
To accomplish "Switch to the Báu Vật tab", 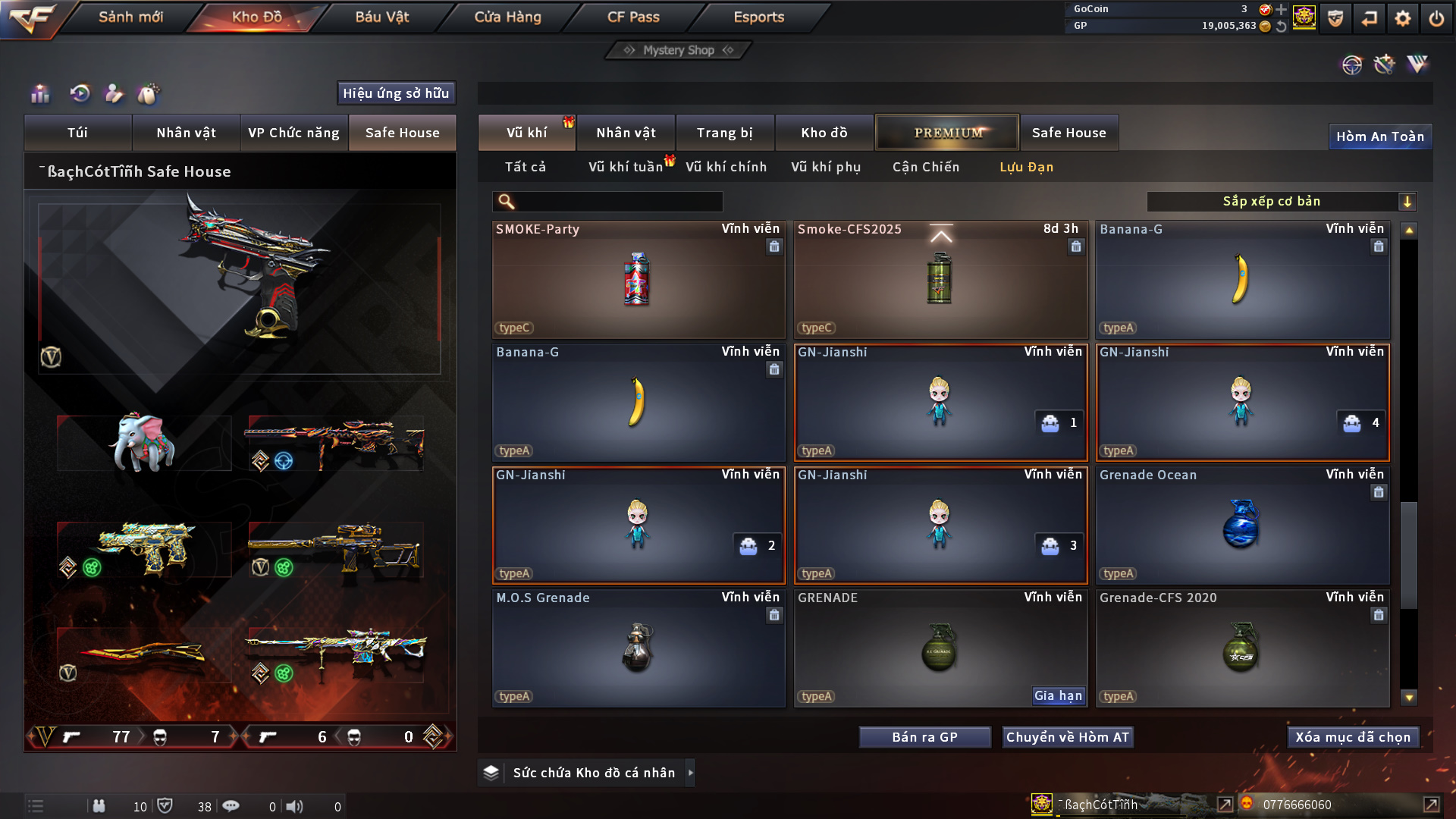I will pyautogui.click(x=381, y=17).
